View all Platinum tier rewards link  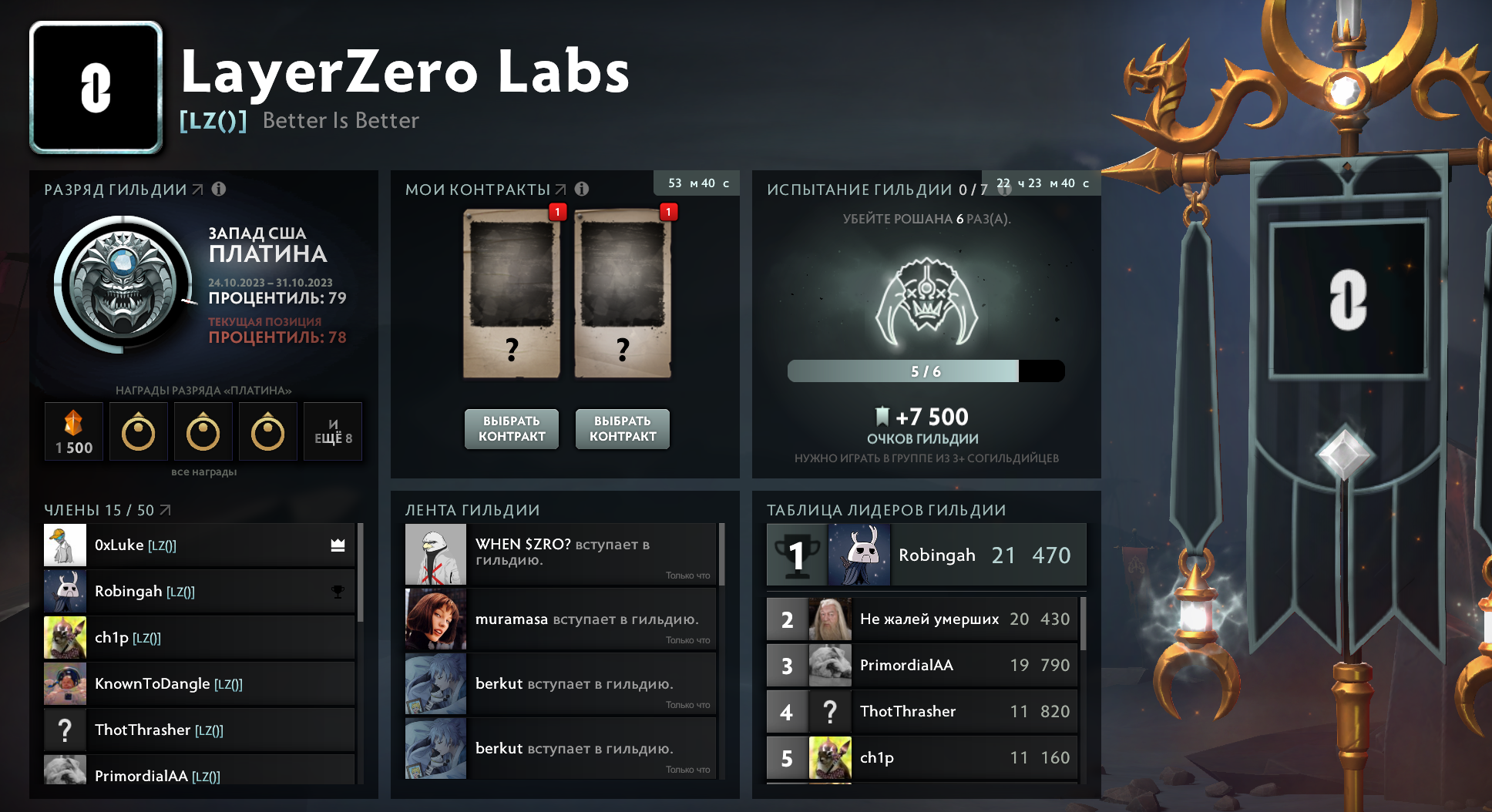pos(203,471)
